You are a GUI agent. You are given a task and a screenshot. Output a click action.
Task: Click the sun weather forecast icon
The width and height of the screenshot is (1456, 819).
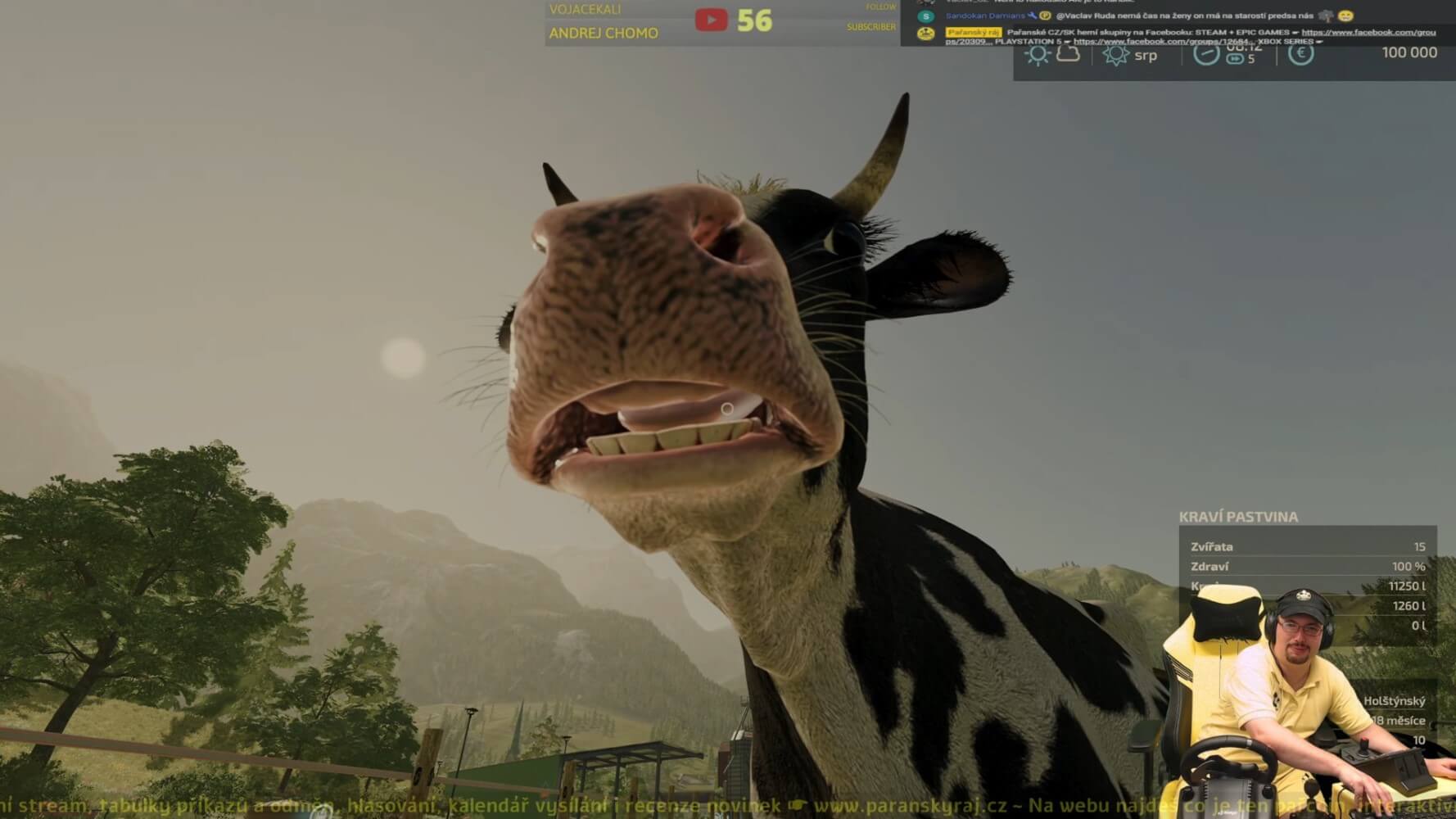click(1038, 55)
